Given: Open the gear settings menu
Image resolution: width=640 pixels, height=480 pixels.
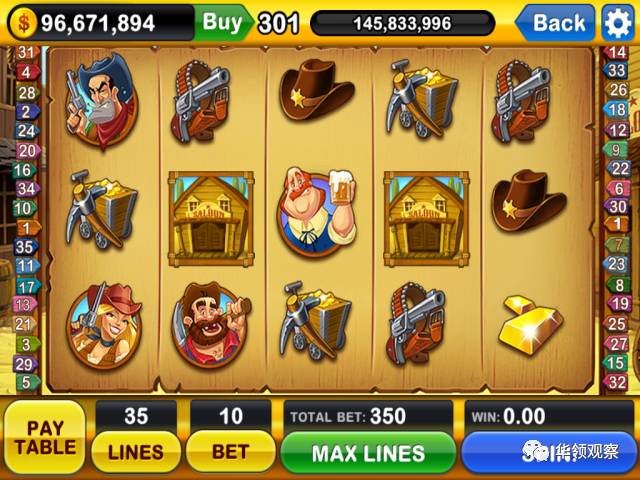Looking at the screenshot, I should click(618, 22).
